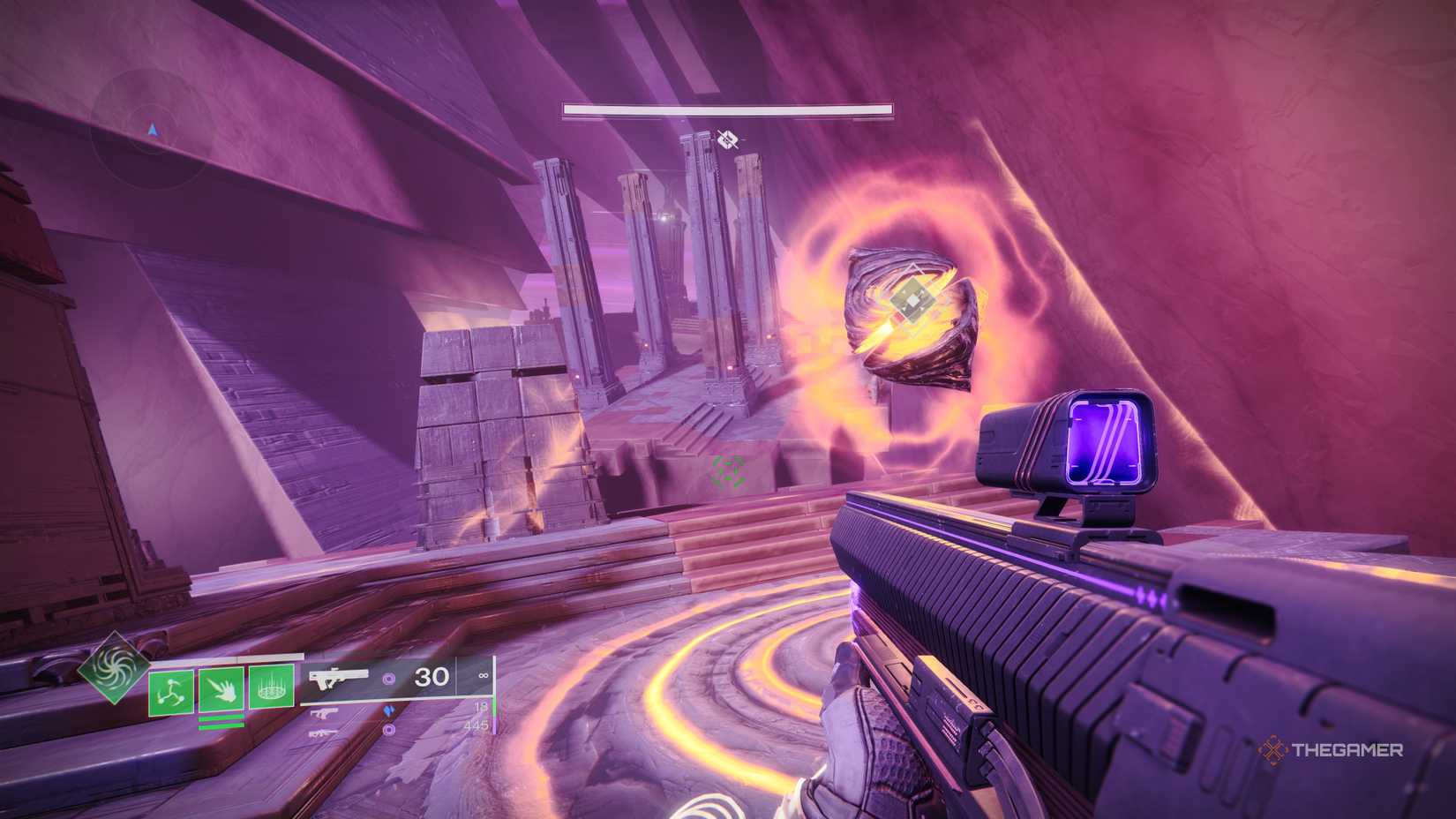Click the green super energy charge bars

pos(222,722)
